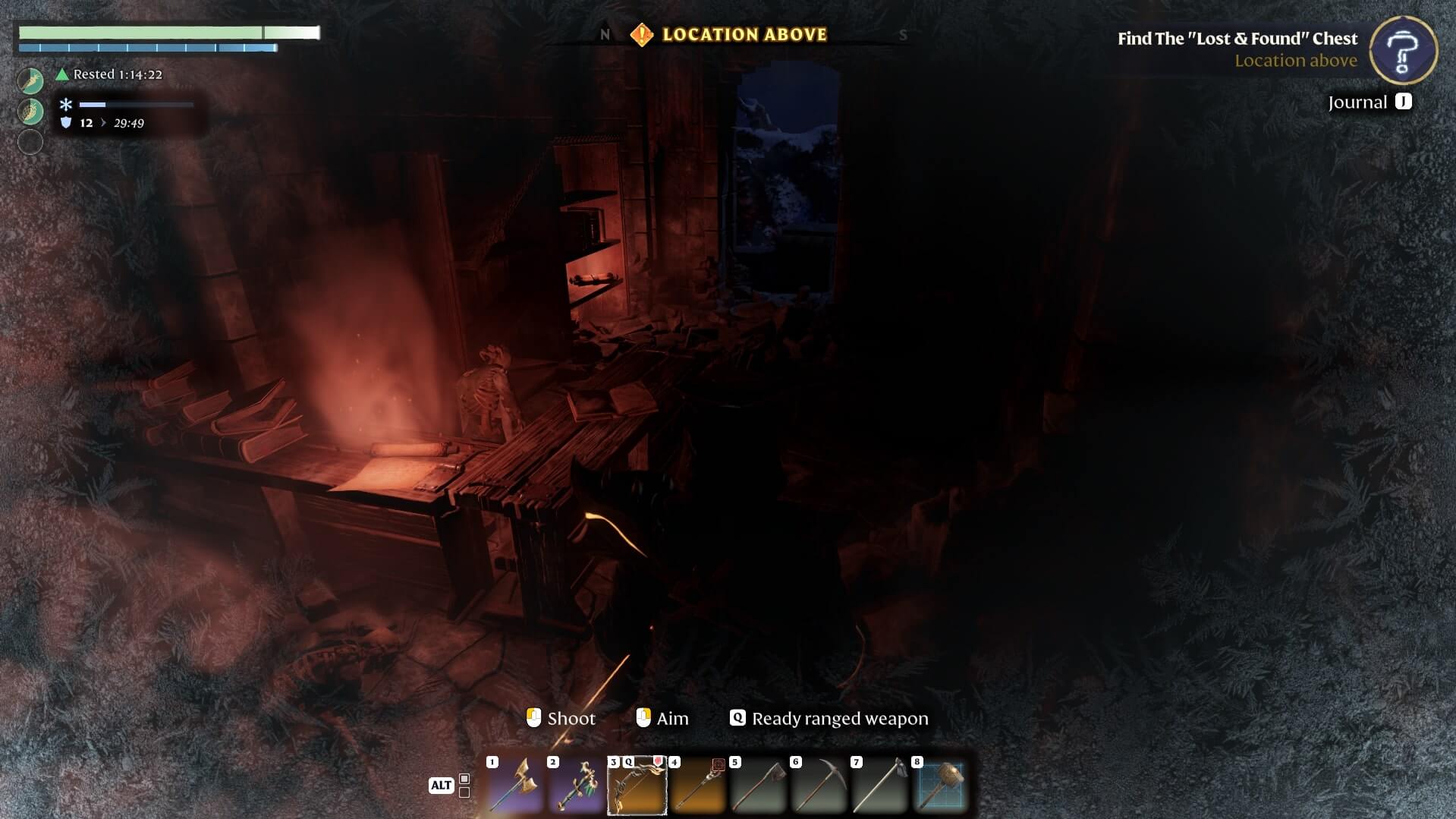Select the long-handled tool in slot 7
The height and width of the screenshot is (819, 1456).
(x=879, y=786)
